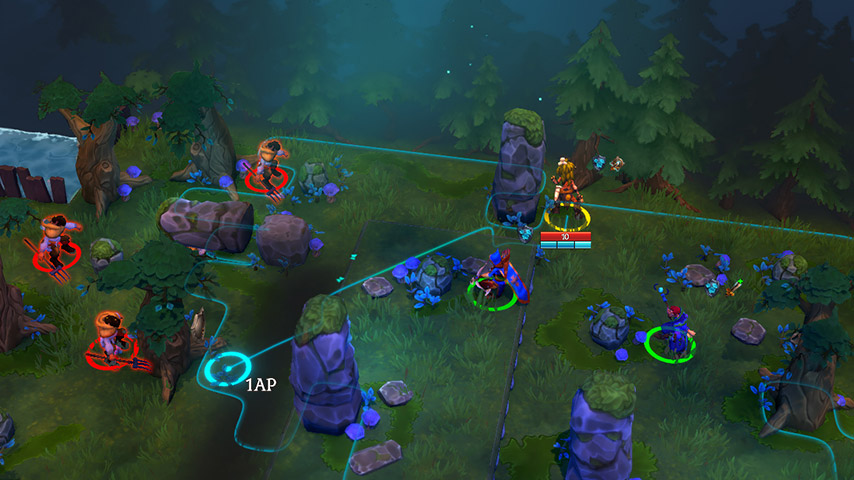Image resolution: width=854 pixels, height=480 pixels.
Task: Target the red-ringed pitchfork enemy behind the large boulders
Action: click(x=268, y=167)
